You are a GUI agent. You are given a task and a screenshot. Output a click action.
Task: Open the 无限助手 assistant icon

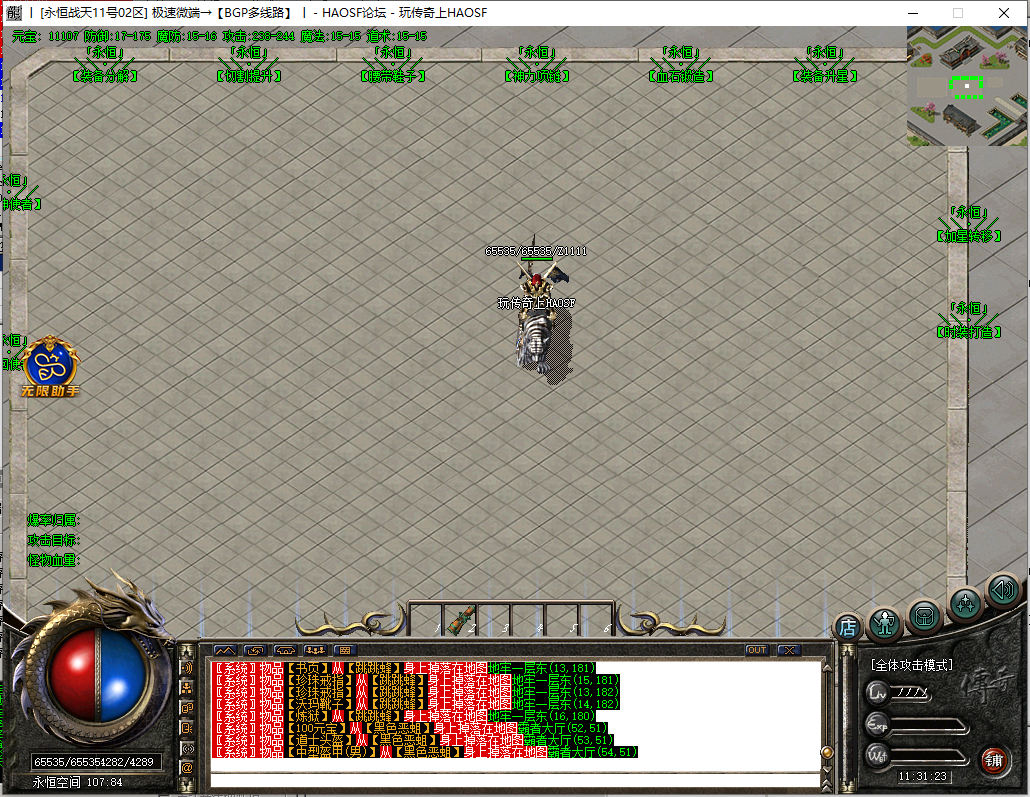click(x=50, y=366)
